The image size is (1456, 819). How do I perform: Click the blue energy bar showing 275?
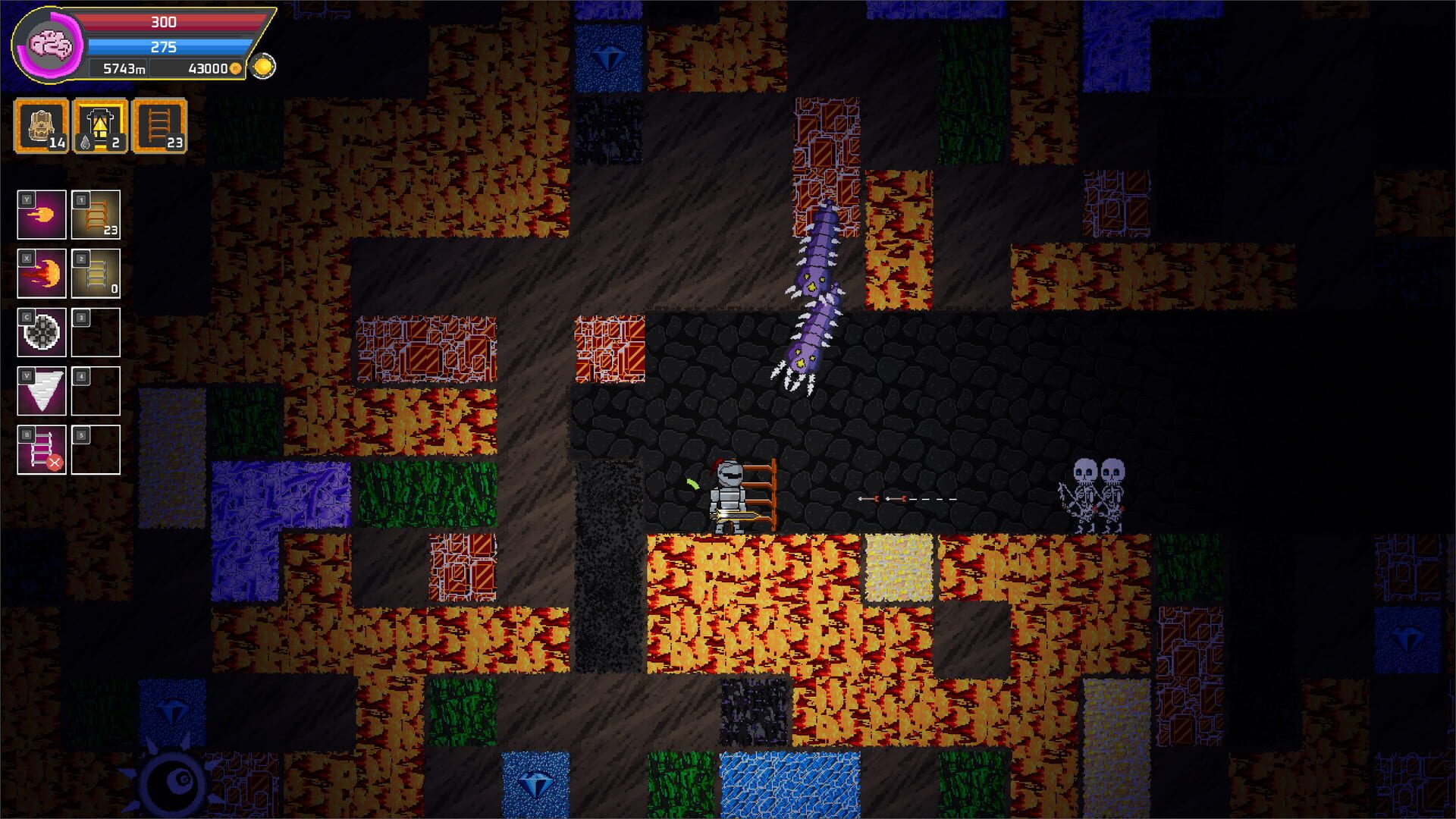point(163,47)
